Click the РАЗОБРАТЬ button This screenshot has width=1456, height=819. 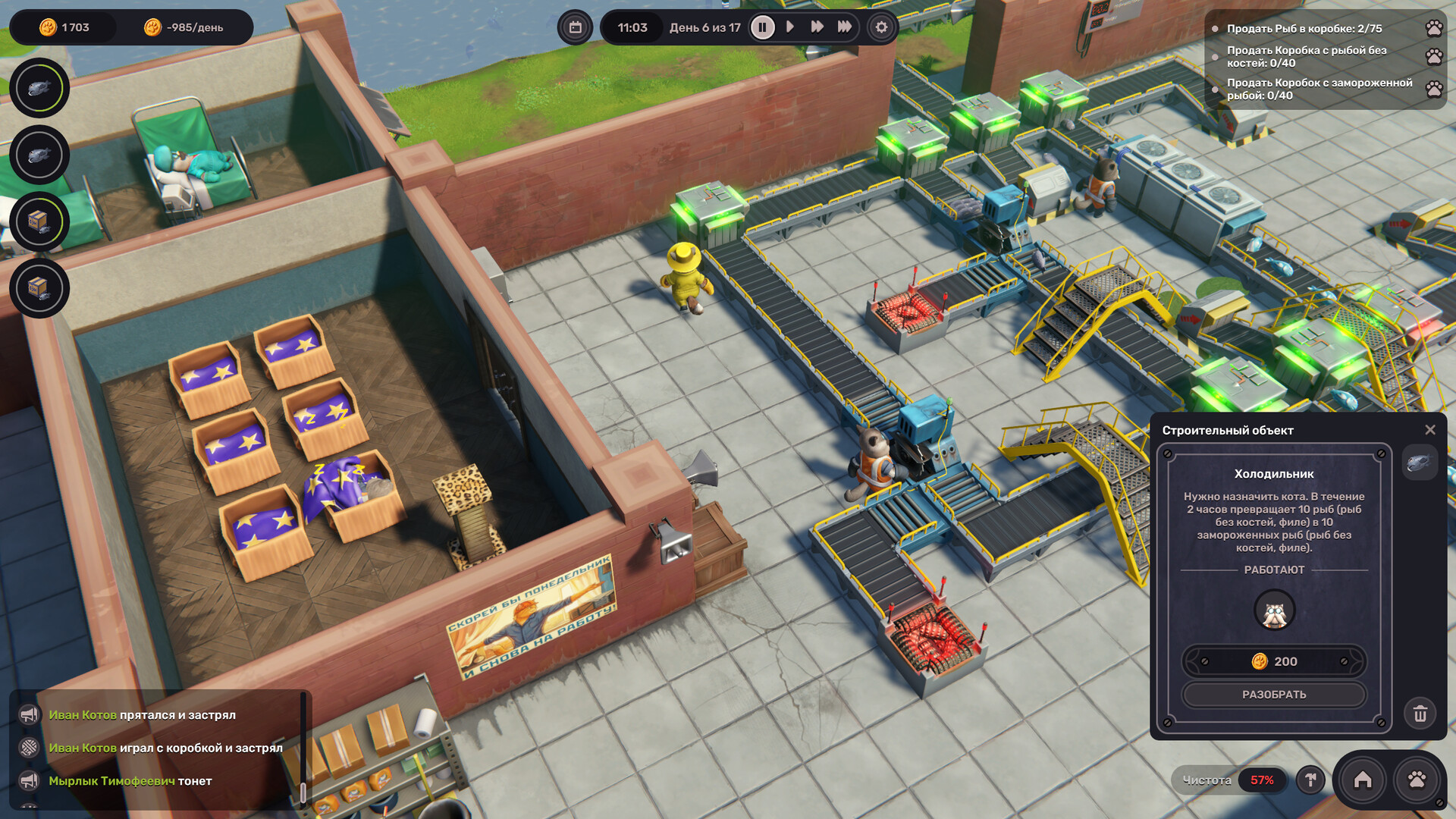[x=1274, y=695]
